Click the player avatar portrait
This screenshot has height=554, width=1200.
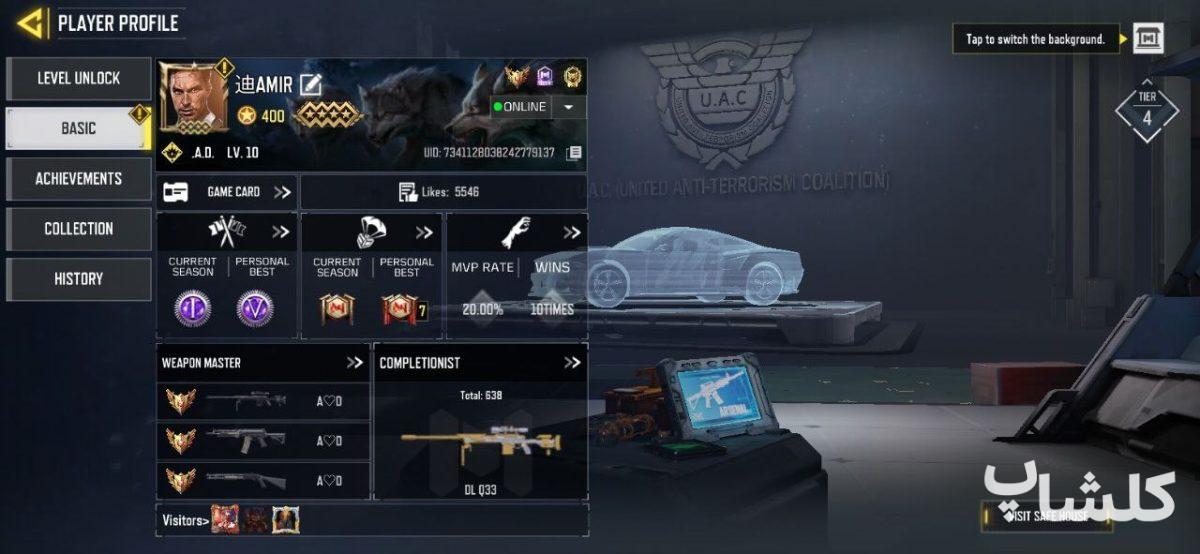(x=193, y=98)
